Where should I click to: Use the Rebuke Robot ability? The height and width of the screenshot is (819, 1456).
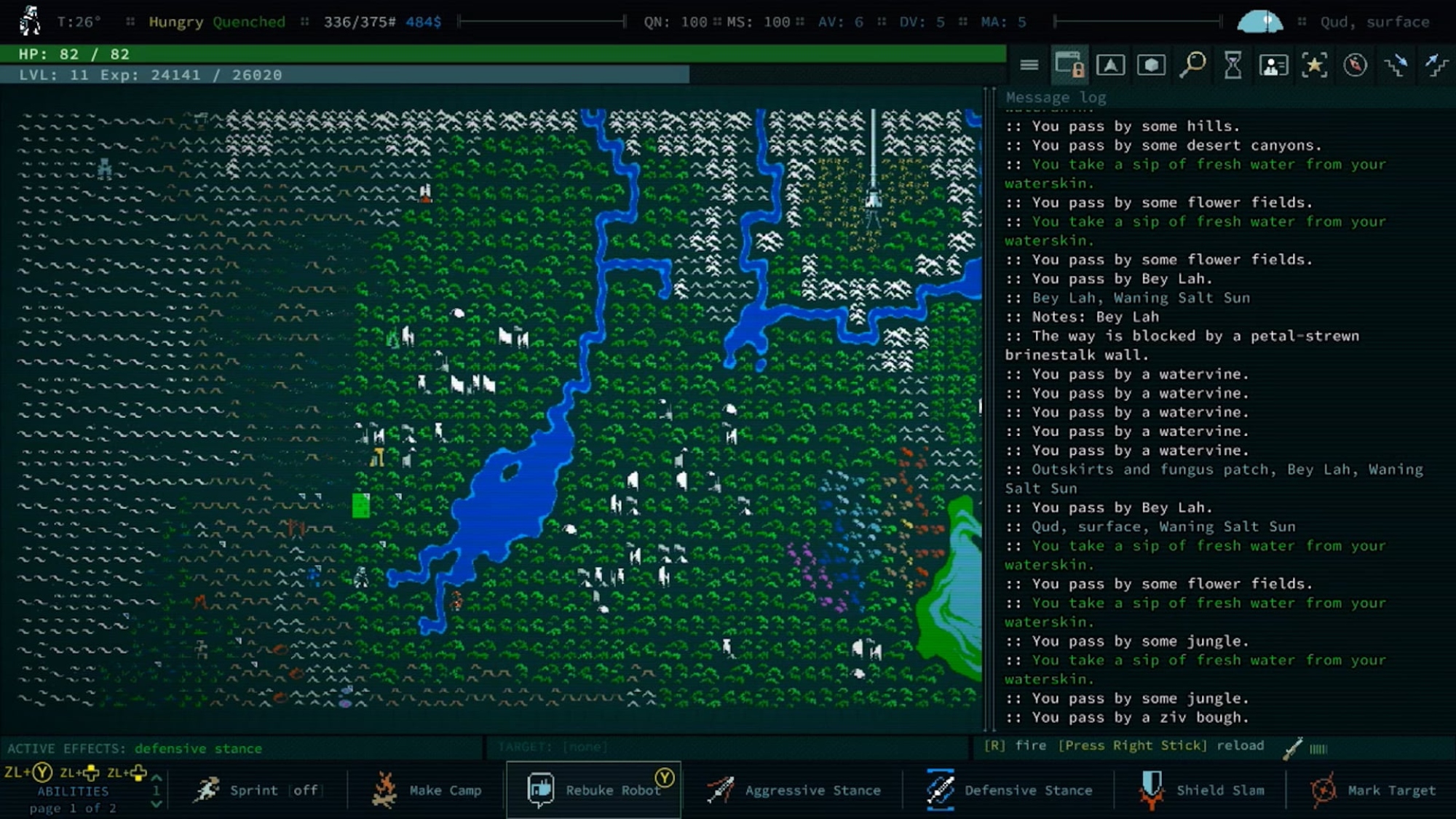tap(594, 791)
